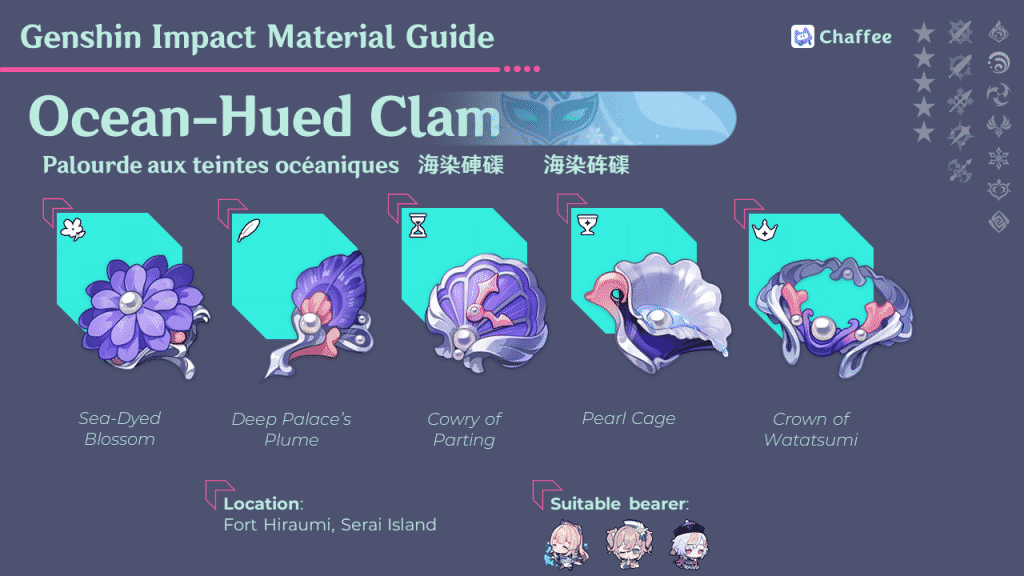
Task: Choose the Hydro element icon
Action: click(x=998, y=64)
